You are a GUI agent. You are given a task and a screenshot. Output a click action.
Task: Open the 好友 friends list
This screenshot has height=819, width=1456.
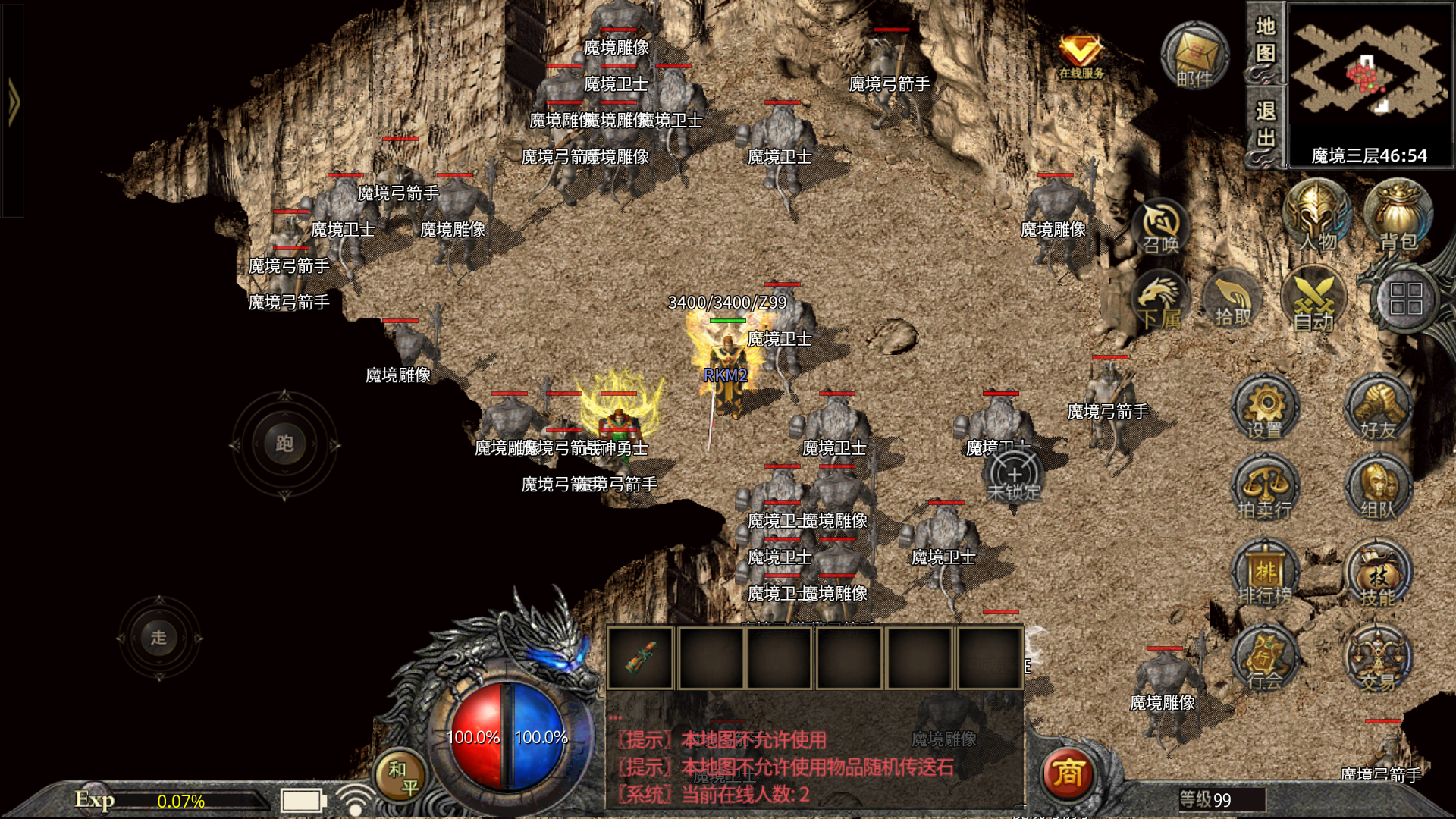tap(1378, 409)
